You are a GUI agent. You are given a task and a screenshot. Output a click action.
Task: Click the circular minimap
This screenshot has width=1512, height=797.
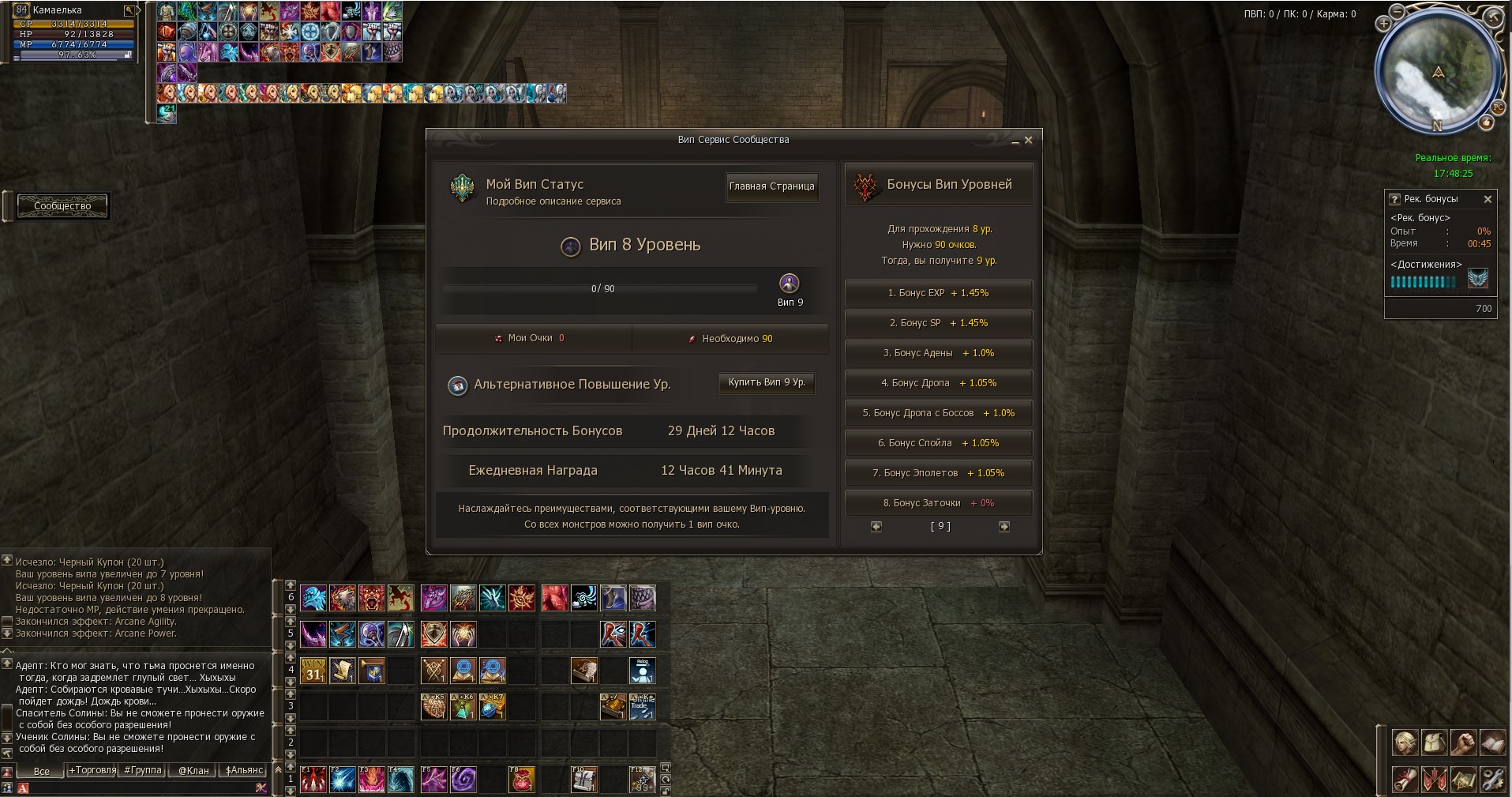click(x=1438, y=72)
